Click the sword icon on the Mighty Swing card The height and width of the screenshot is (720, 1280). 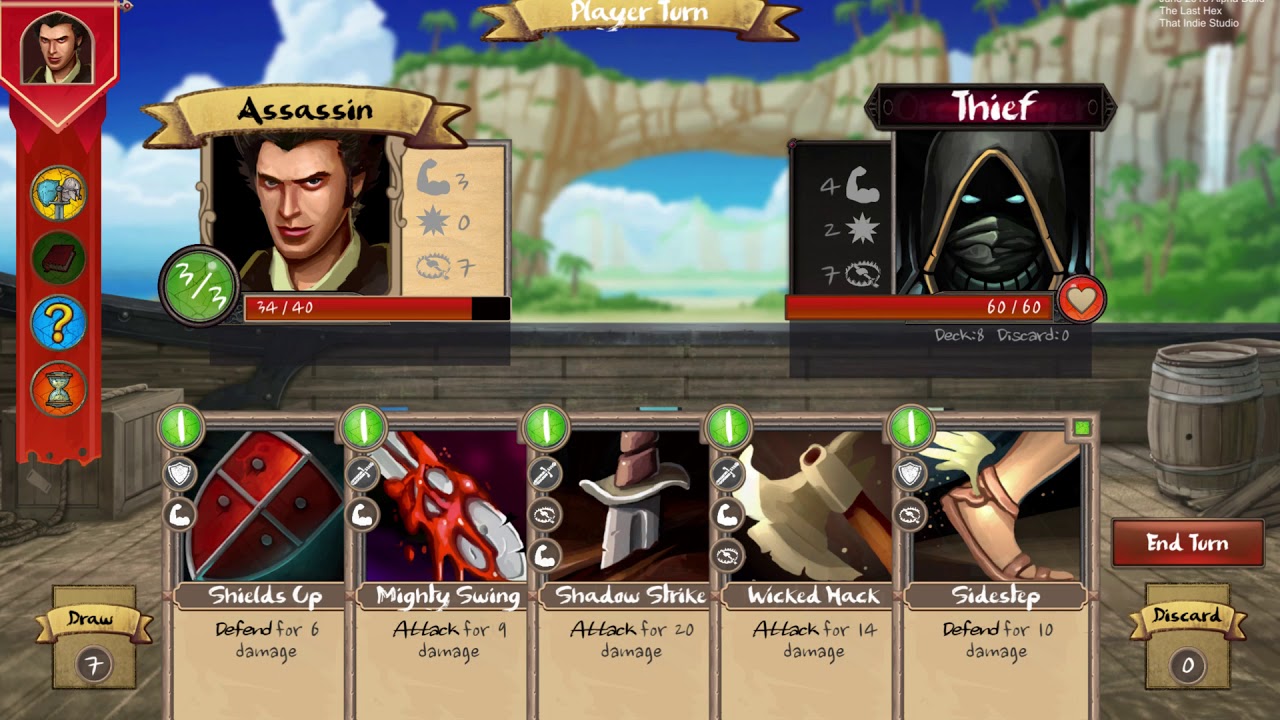363,472
